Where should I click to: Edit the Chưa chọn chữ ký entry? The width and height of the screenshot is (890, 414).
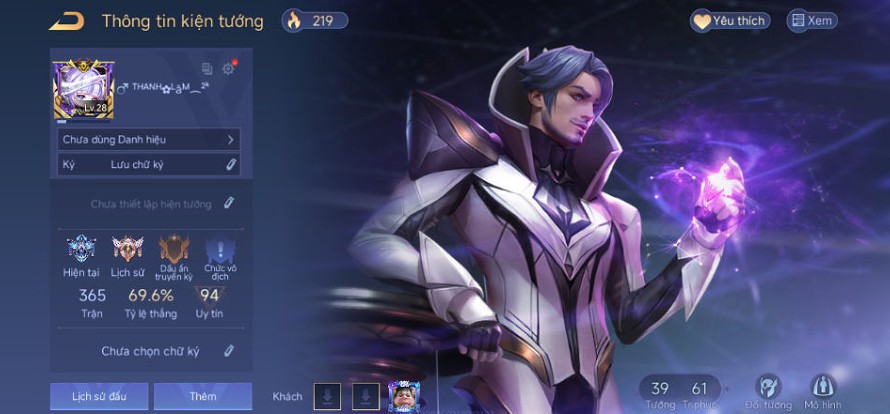228,351
